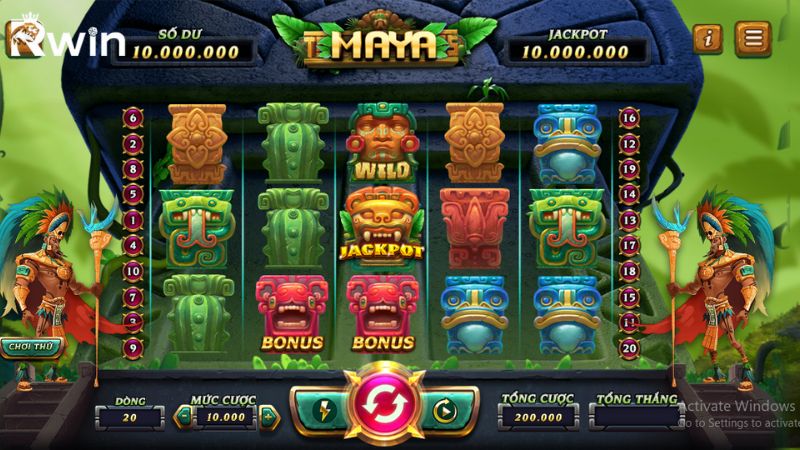The width and height of the screenshot is (800, 450).
Task: Decrease the Mức Cược bet amount
Action: click(182, 417)
